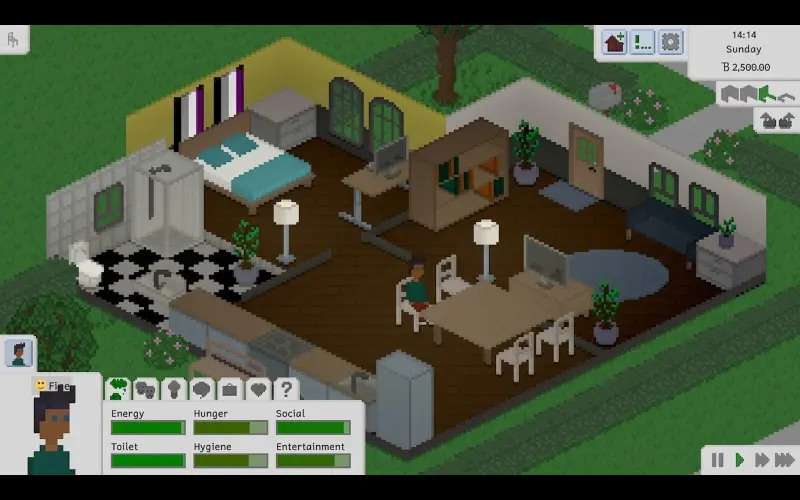
Task: Open the question mark tab
Action: (286, 389)
